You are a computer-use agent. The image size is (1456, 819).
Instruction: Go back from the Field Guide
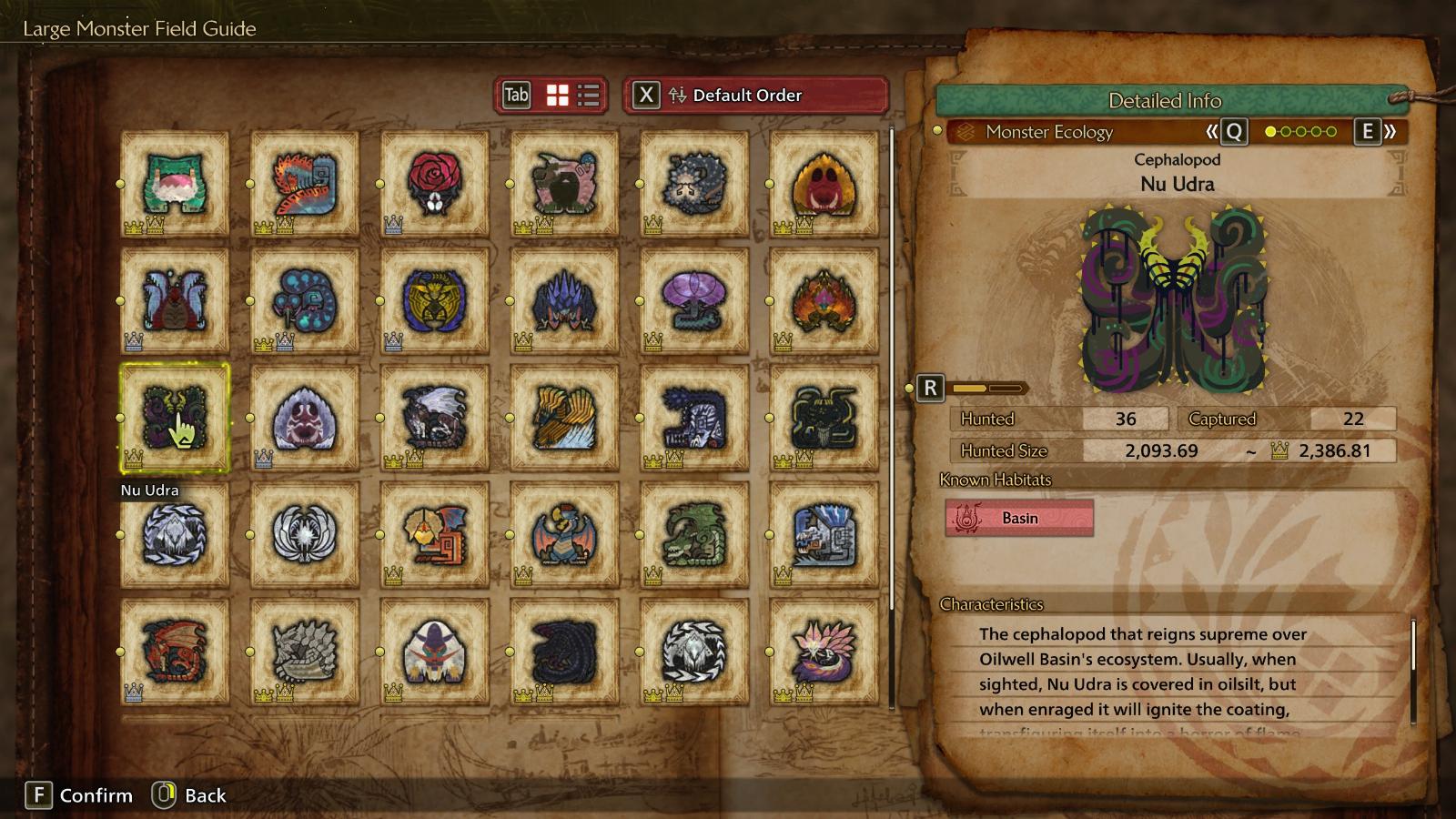(189, 795)
